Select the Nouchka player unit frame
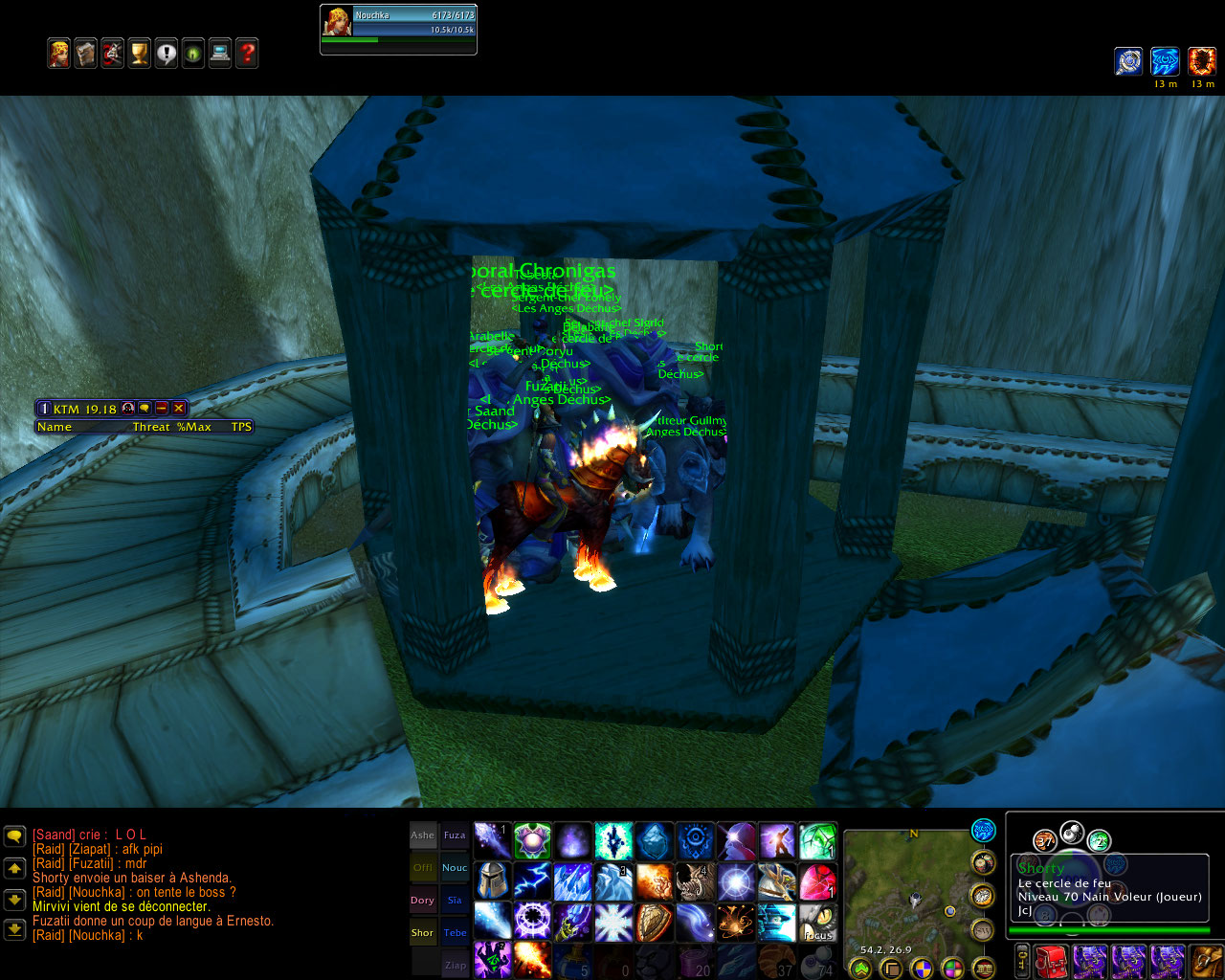The width and height of the screenshot is (1225, 980). tap(398, 31)
